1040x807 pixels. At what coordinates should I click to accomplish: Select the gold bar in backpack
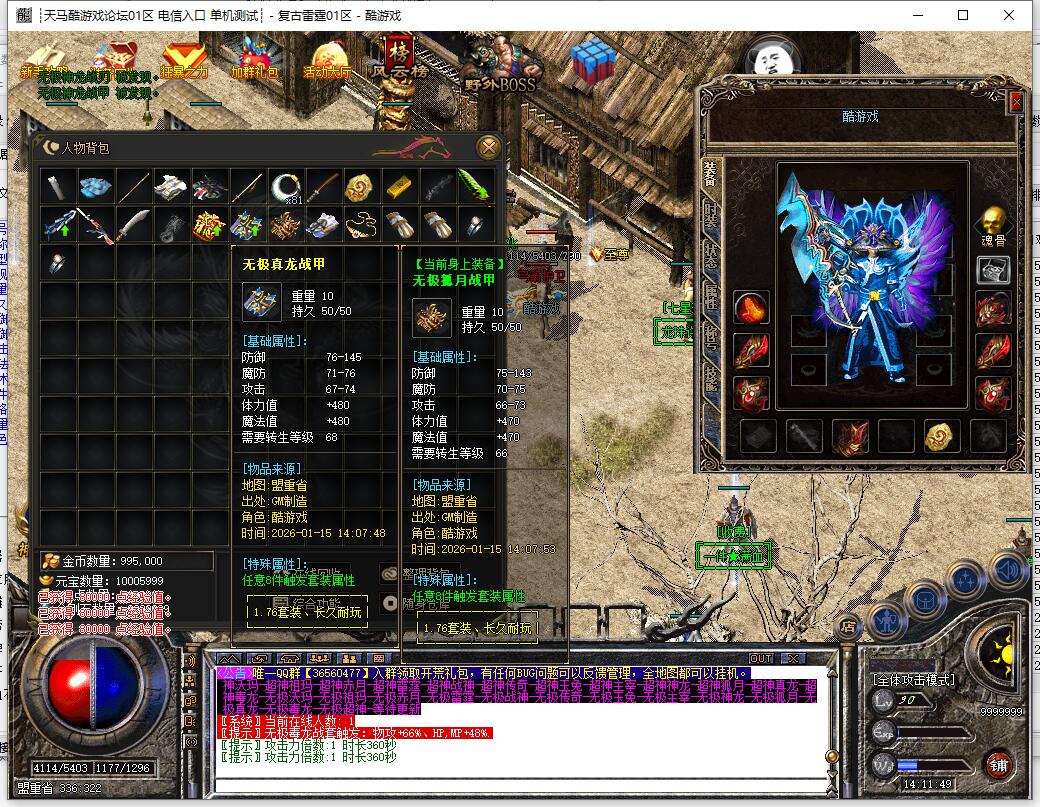pyautogui.click(x=398, y=187)
